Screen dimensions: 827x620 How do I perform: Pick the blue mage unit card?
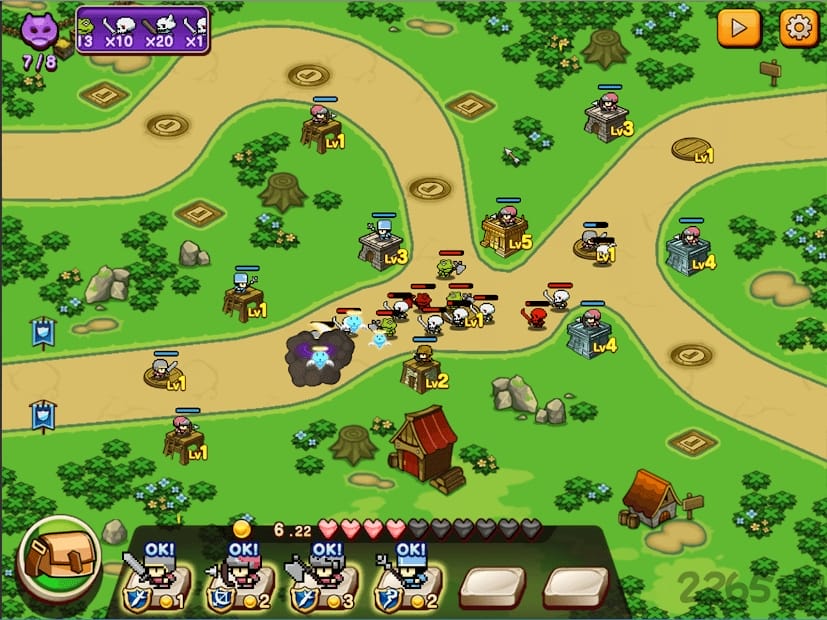[407, 580]
